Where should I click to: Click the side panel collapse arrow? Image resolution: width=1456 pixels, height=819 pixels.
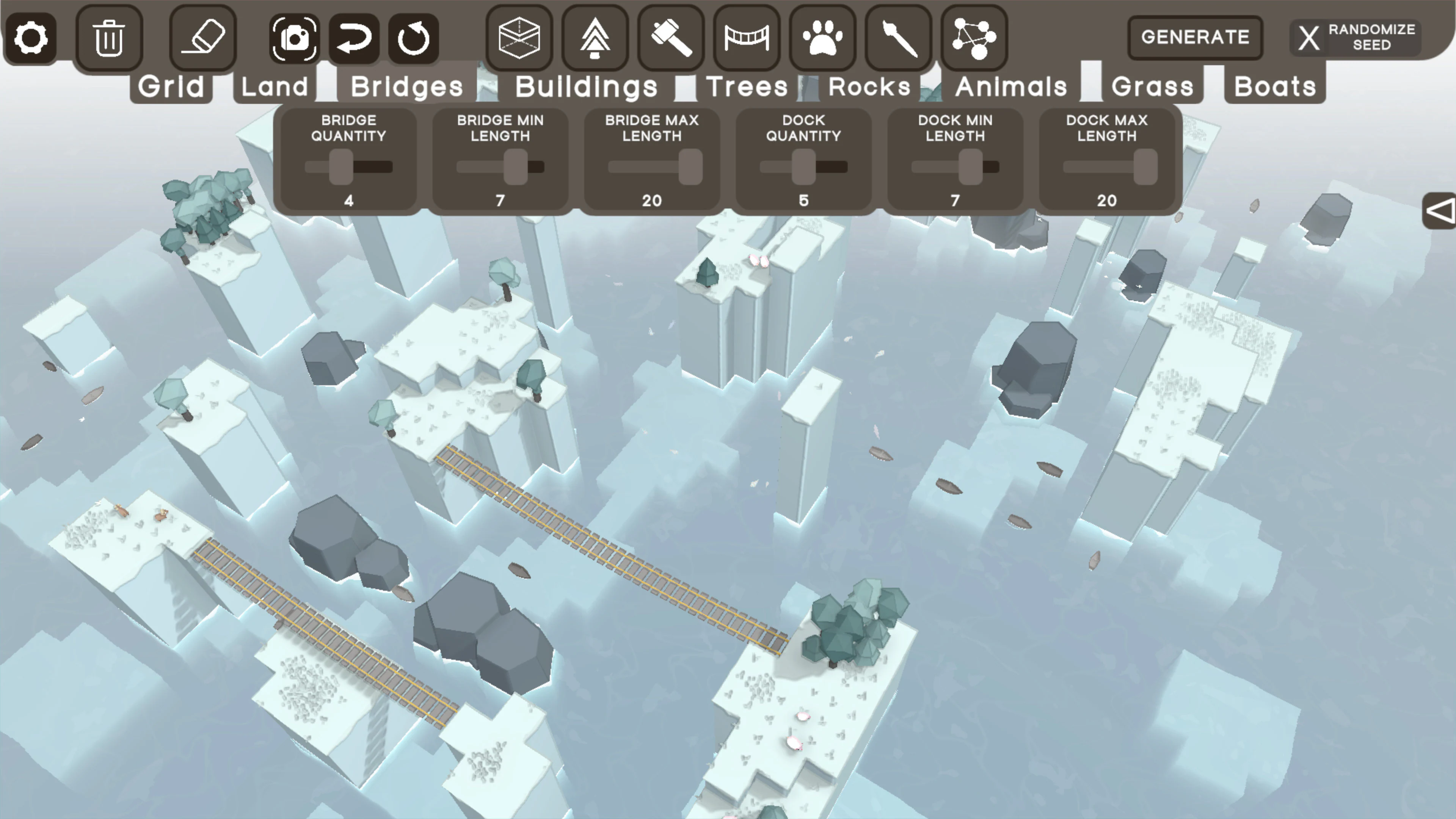tap(1440, 212)
